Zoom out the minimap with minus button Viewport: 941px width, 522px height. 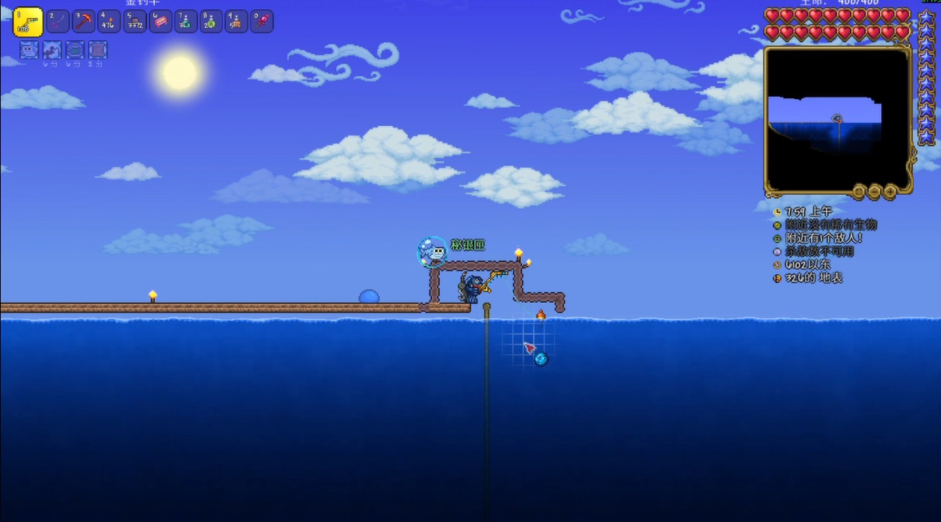(875, 191)
